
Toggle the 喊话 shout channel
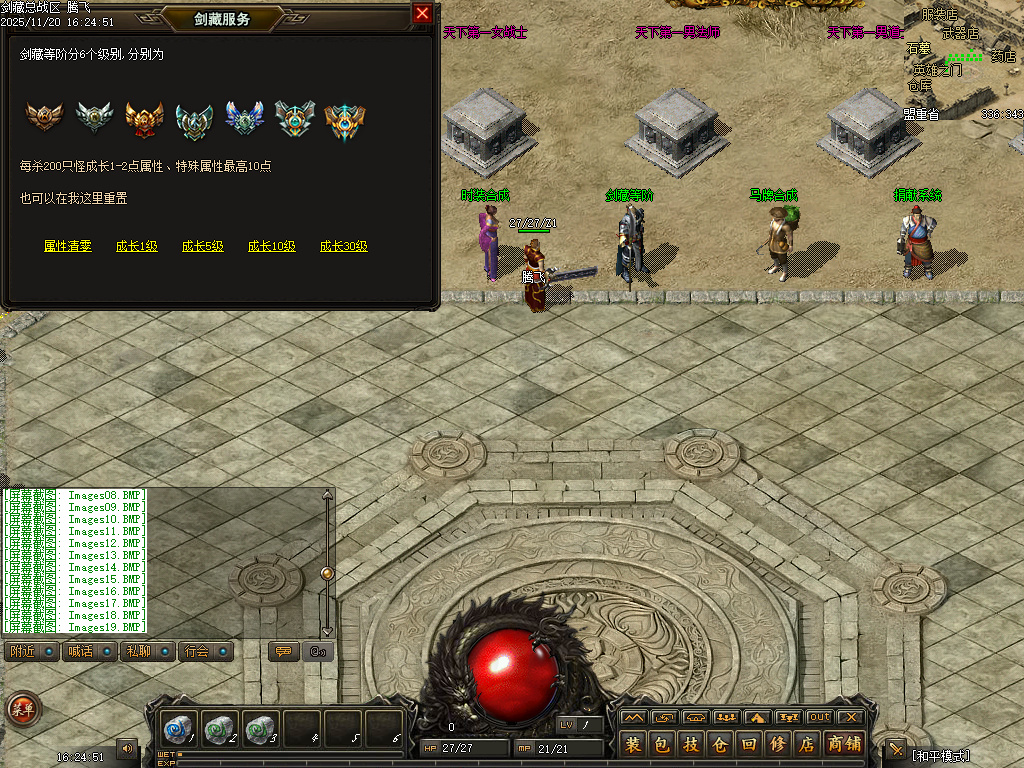click(x=89, y=652)
